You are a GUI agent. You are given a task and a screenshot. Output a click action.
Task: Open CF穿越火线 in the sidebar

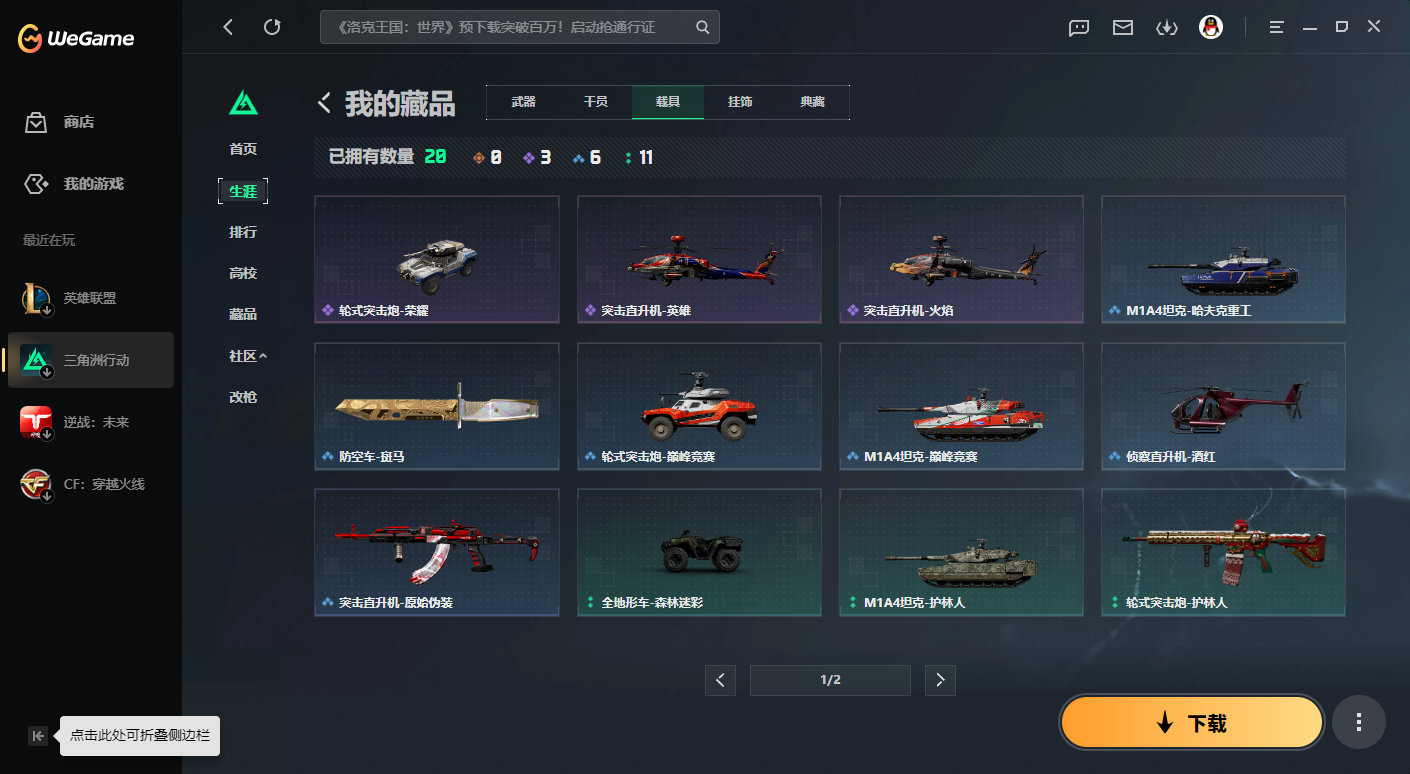(x=90, y=483)
